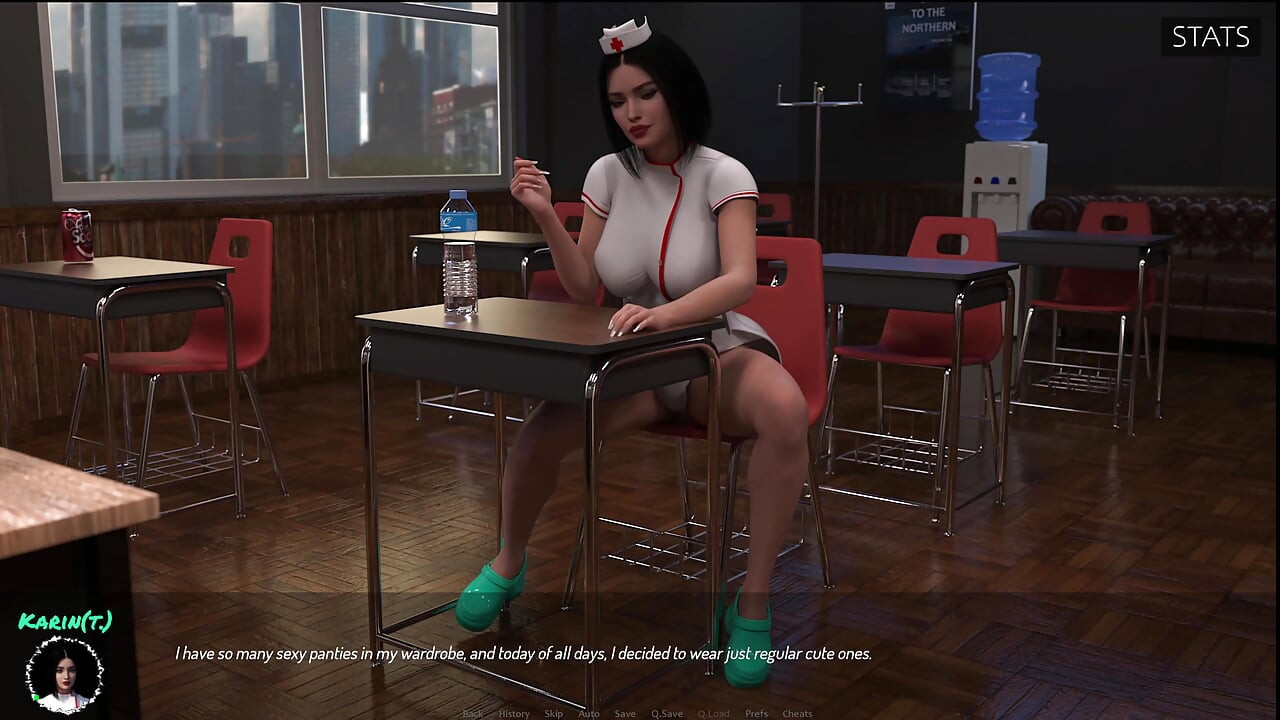This screenshot has width=1280, height=720.
Task: Click Back to rewind dialogue
Action: 474,714
